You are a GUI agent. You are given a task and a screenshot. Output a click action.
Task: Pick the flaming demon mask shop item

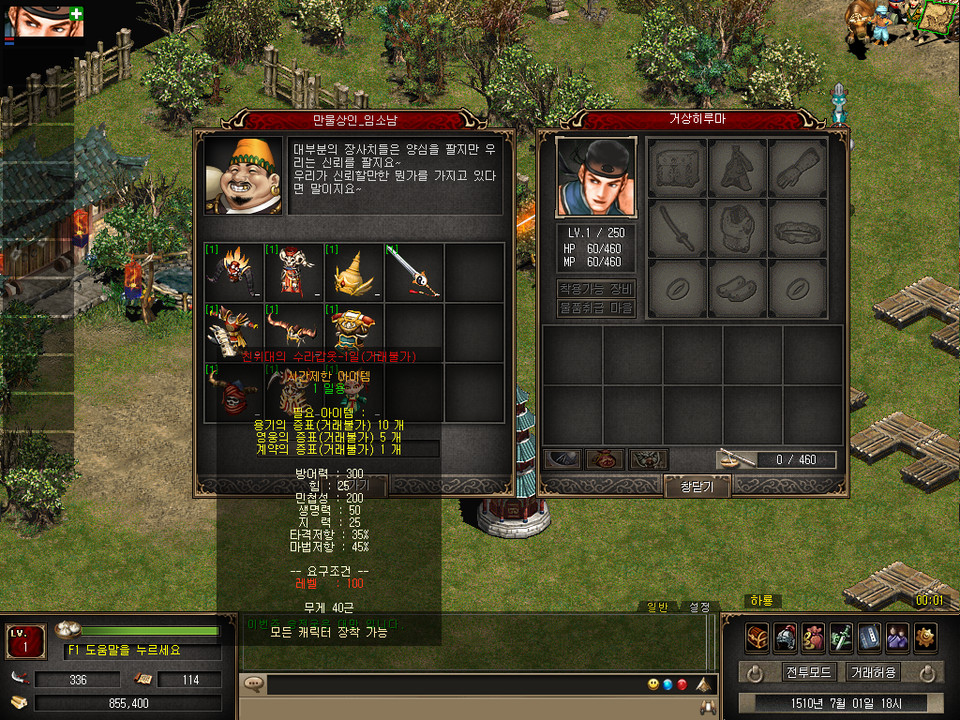pos(234,271)
